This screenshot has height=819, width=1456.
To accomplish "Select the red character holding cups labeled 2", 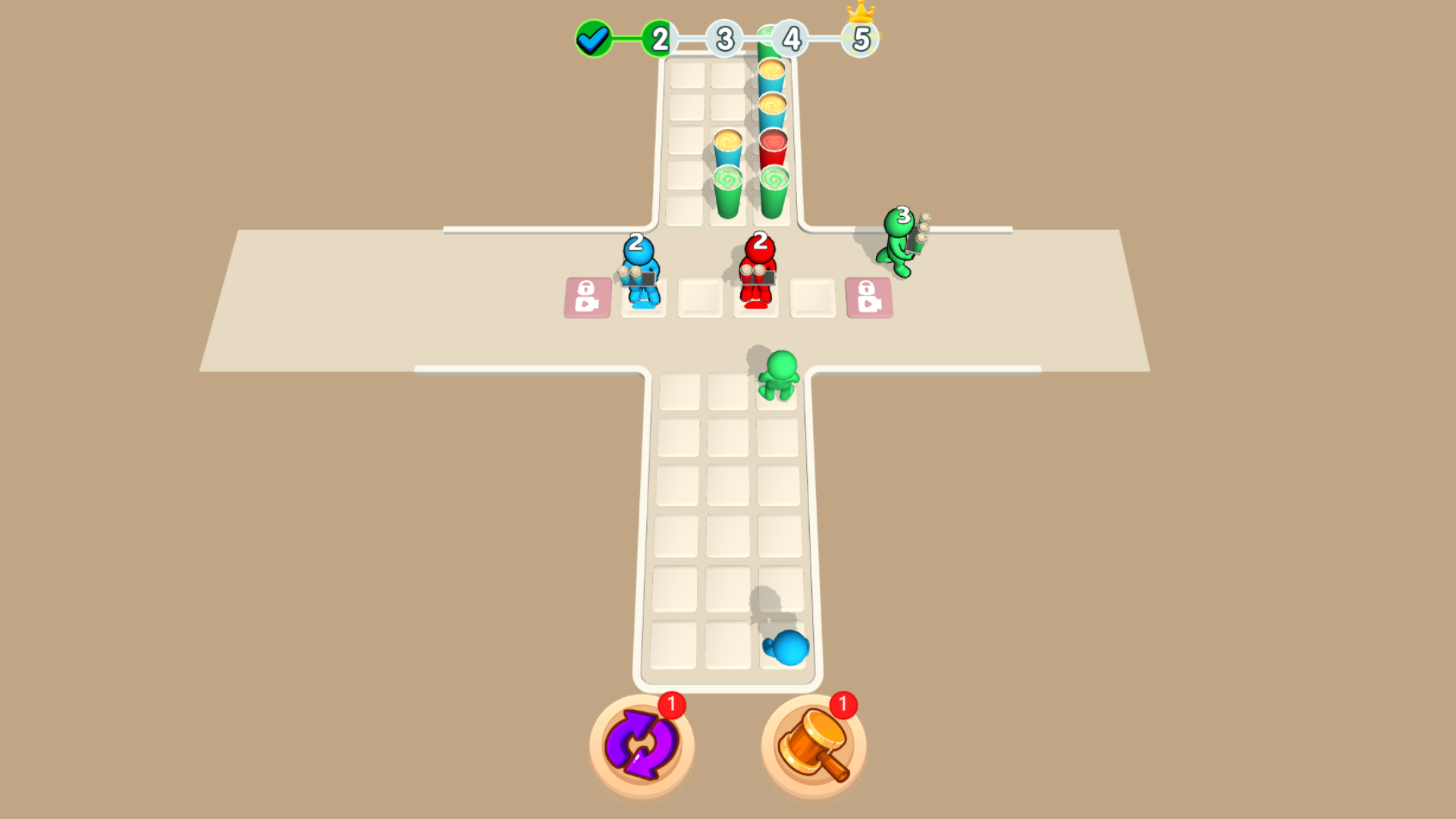I will [x=758, y=273].
